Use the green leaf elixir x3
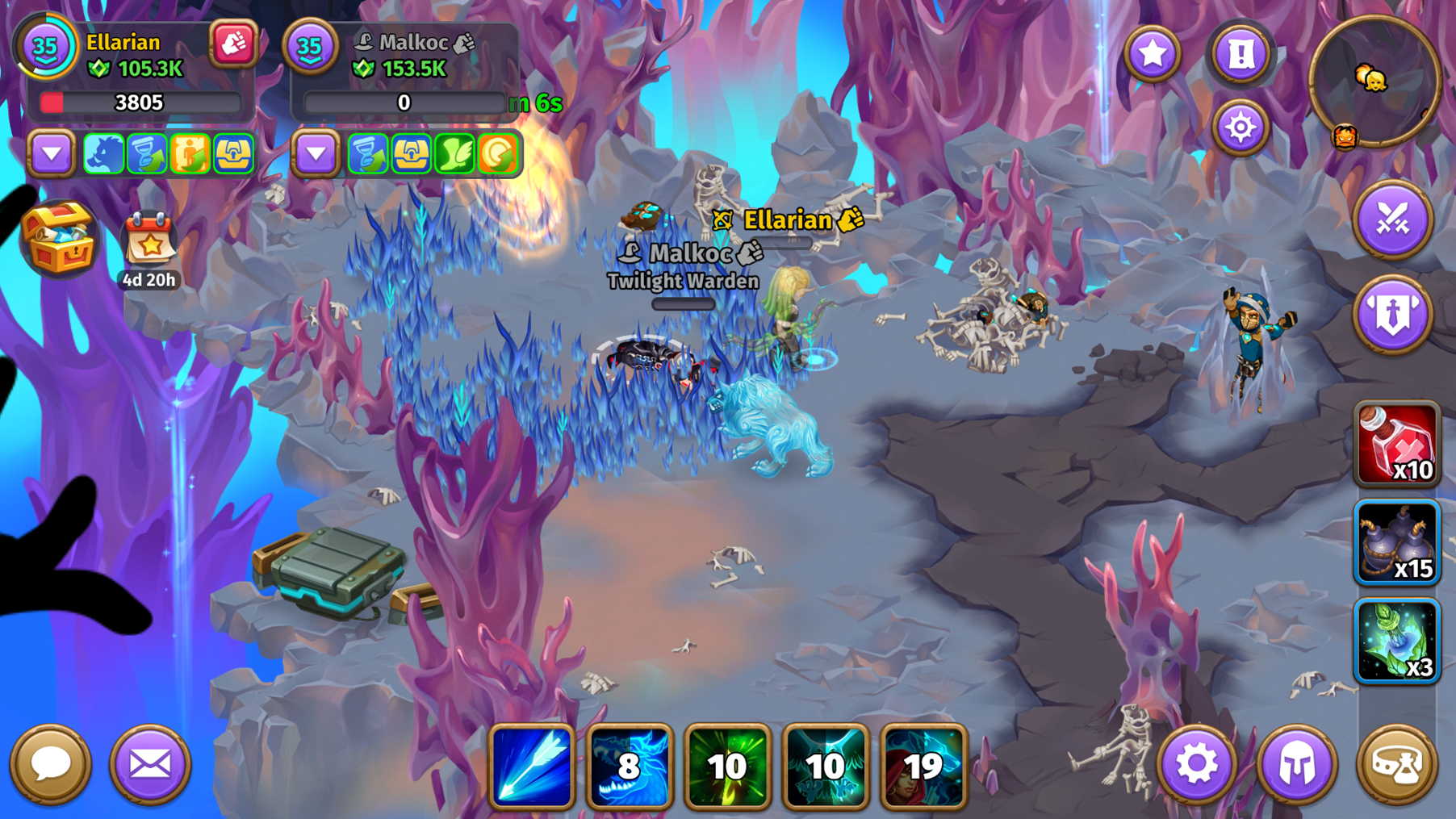 (x=1396, y=641)
